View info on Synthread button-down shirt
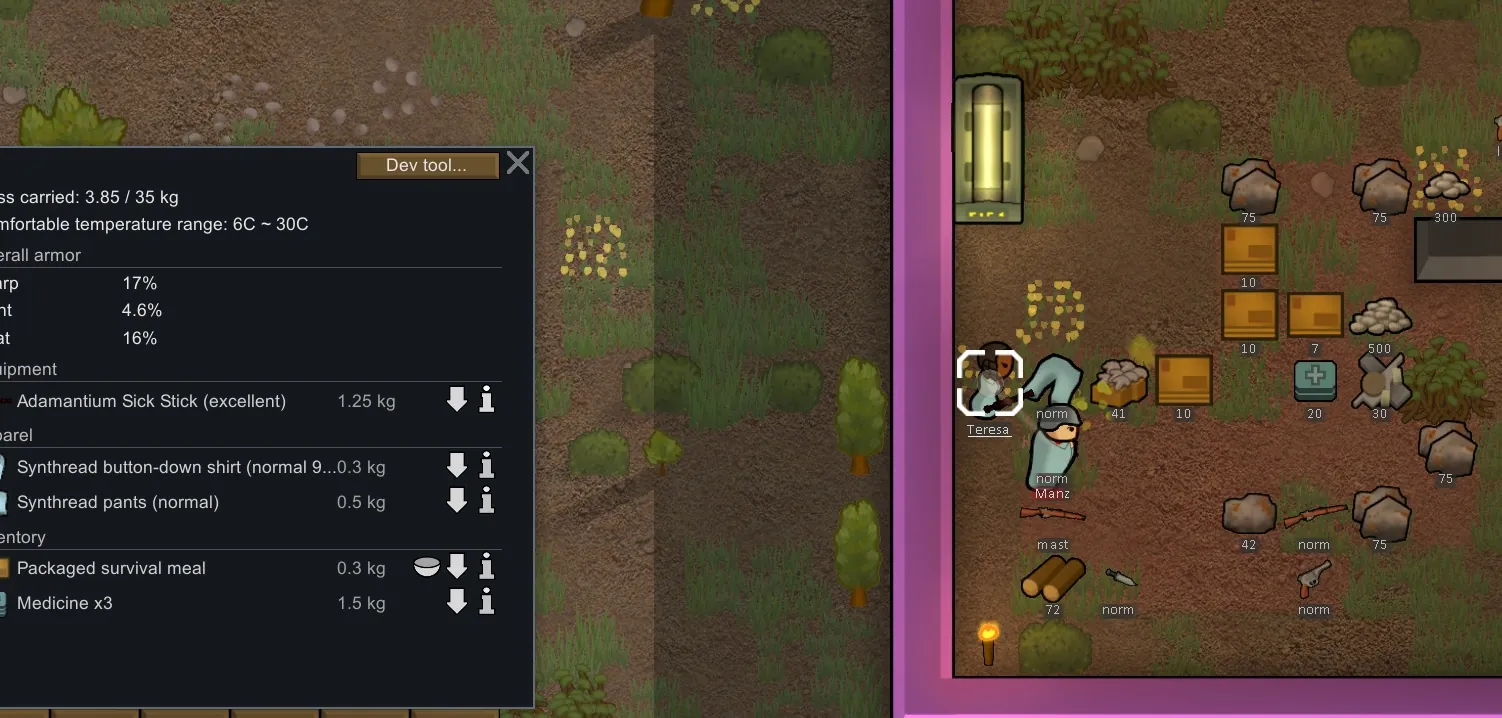1502x718 pixels. tap(487, 466)
